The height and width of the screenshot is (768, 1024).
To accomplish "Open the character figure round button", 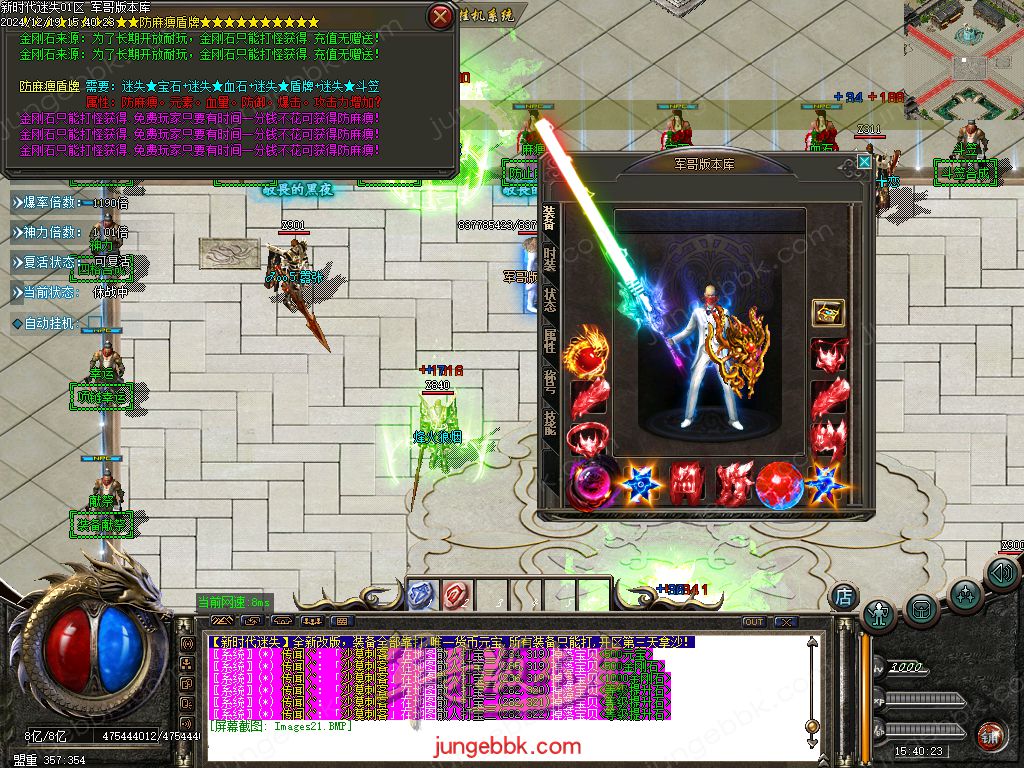I will coord(879,612).
